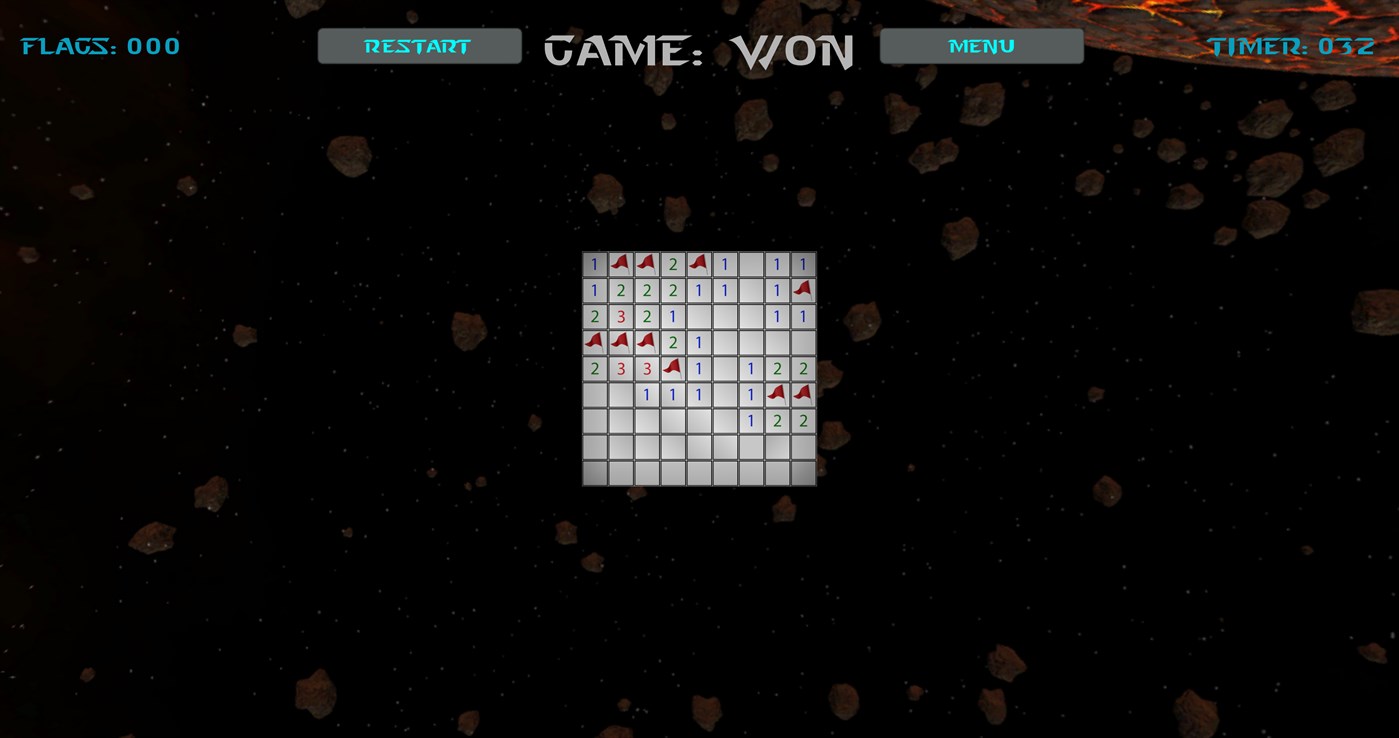Click the TIMER: 032 display
Screen dimensions: 1399x738
(x=1290, y=45)
